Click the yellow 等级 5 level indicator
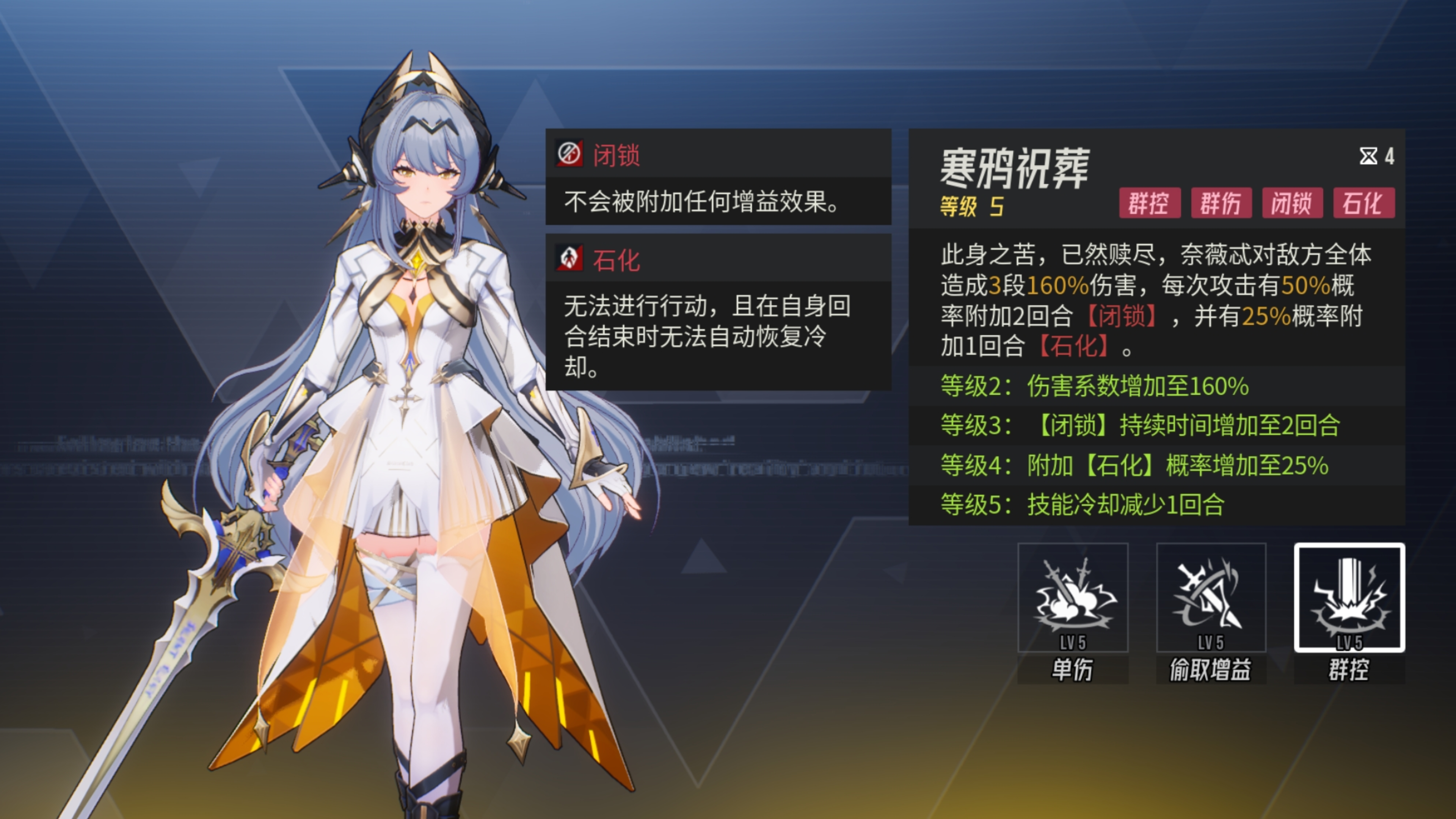The image size is (1456, 819). pyautogui.click(x=970, y=207)
